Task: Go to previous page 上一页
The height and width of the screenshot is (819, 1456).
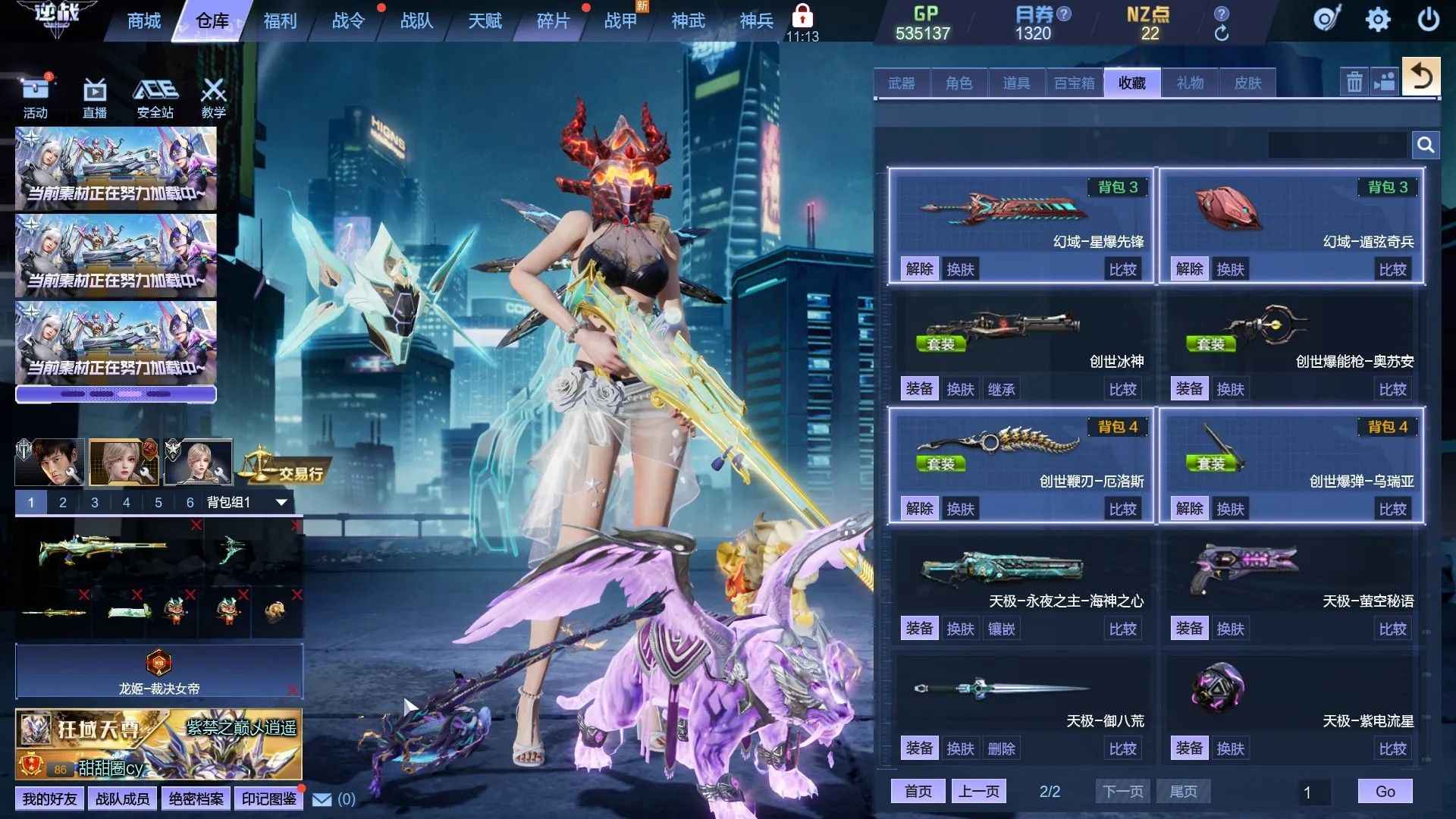Action: (978, 792)
